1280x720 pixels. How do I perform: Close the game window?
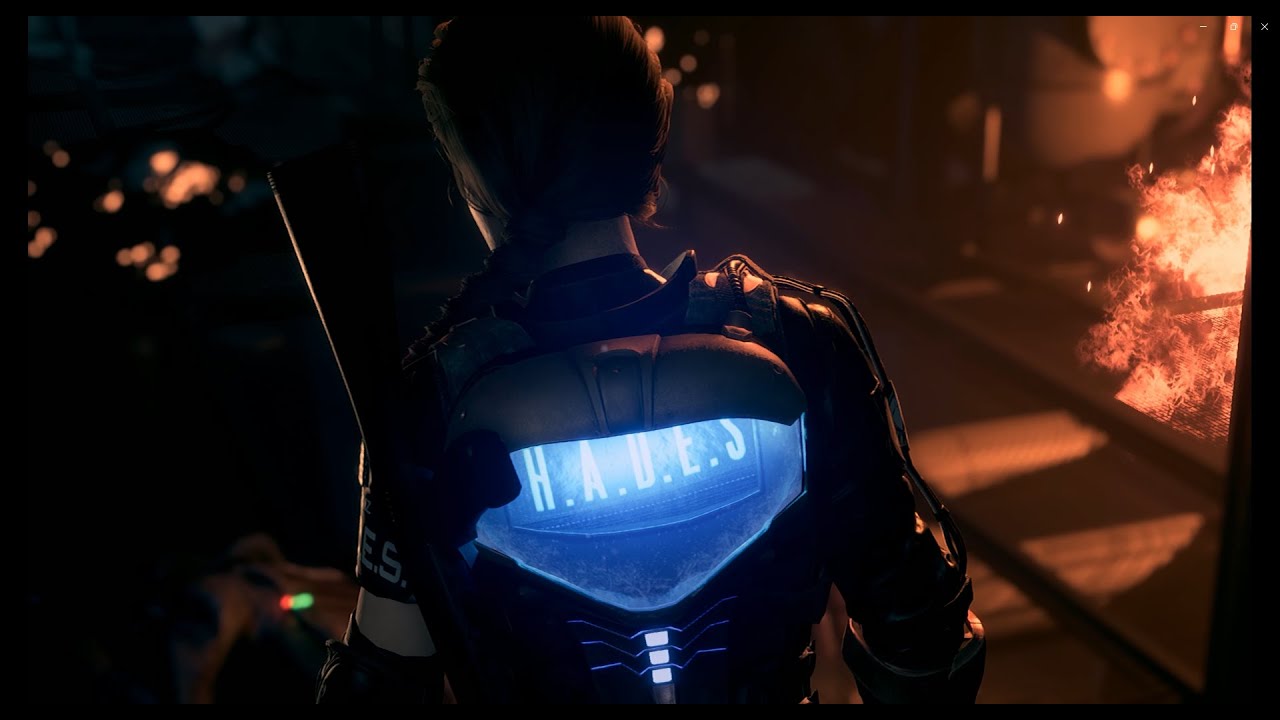[1264, 27]
